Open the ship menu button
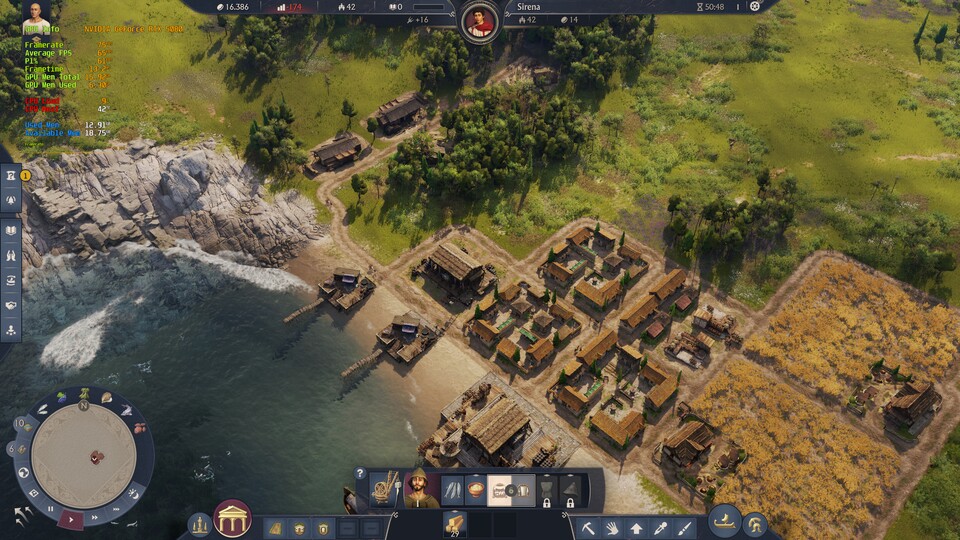 pos(724,520)
